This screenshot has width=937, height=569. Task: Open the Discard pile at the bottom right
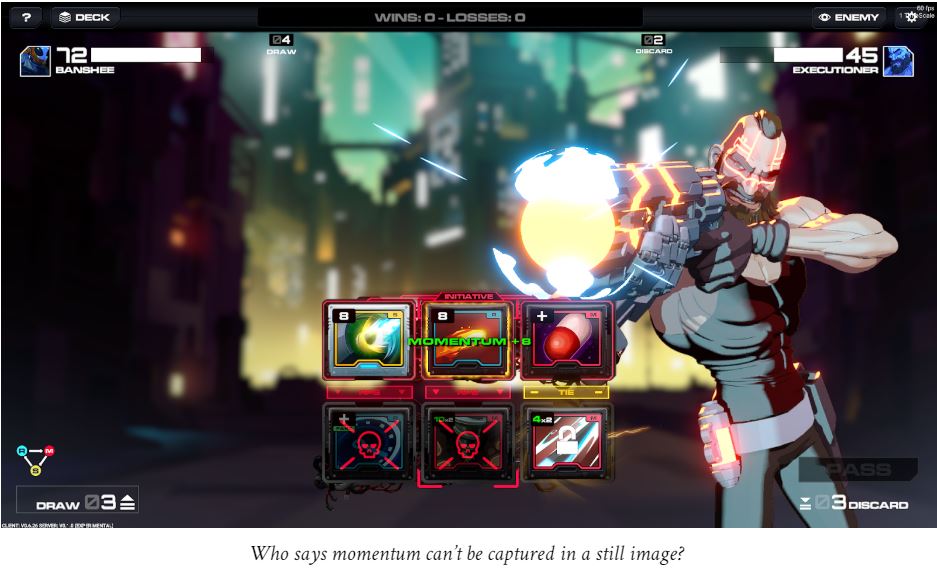pos(856,503)
